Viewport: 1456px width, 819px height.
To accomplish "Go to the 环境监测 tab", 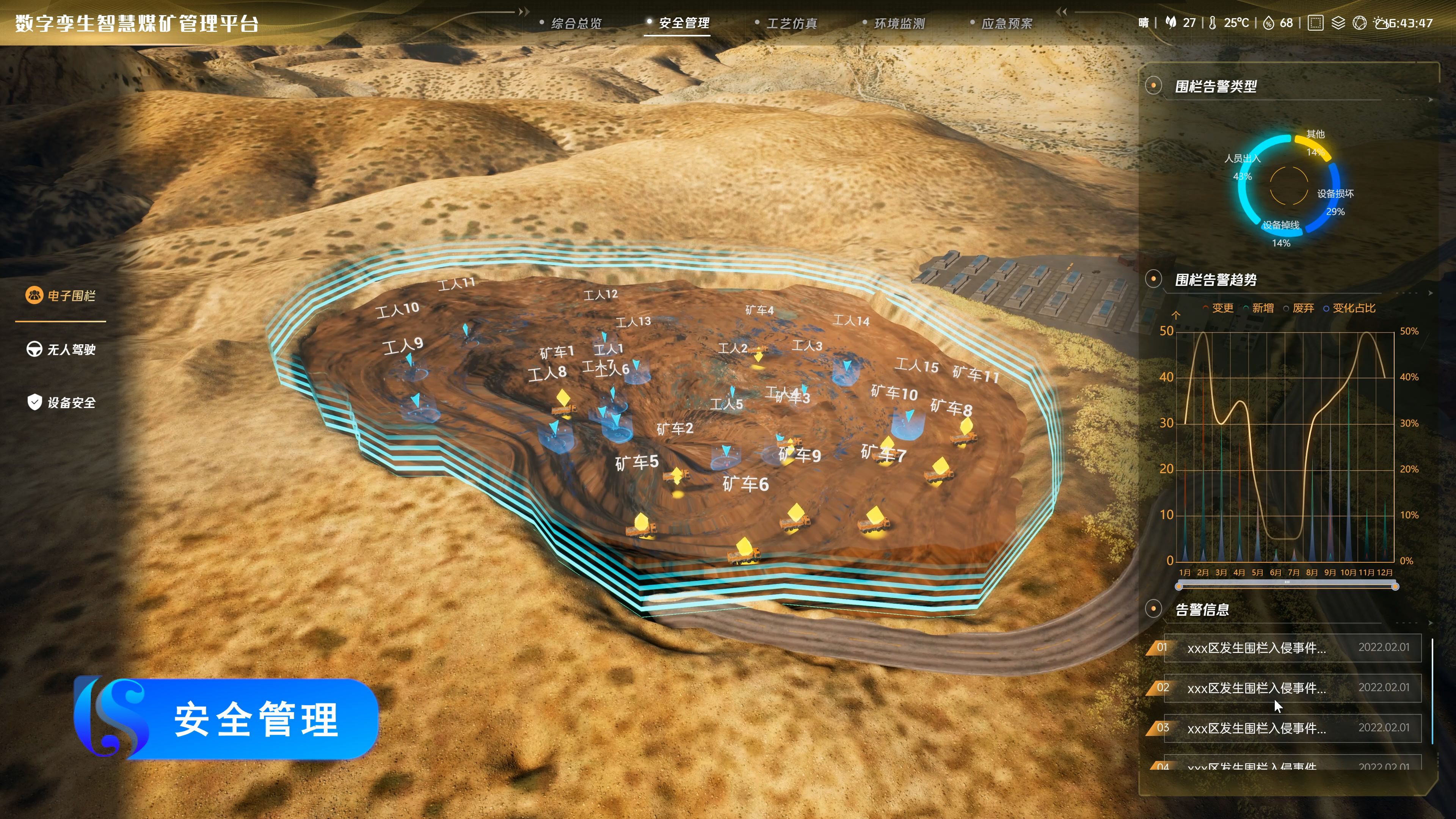I will pos(899,23).
